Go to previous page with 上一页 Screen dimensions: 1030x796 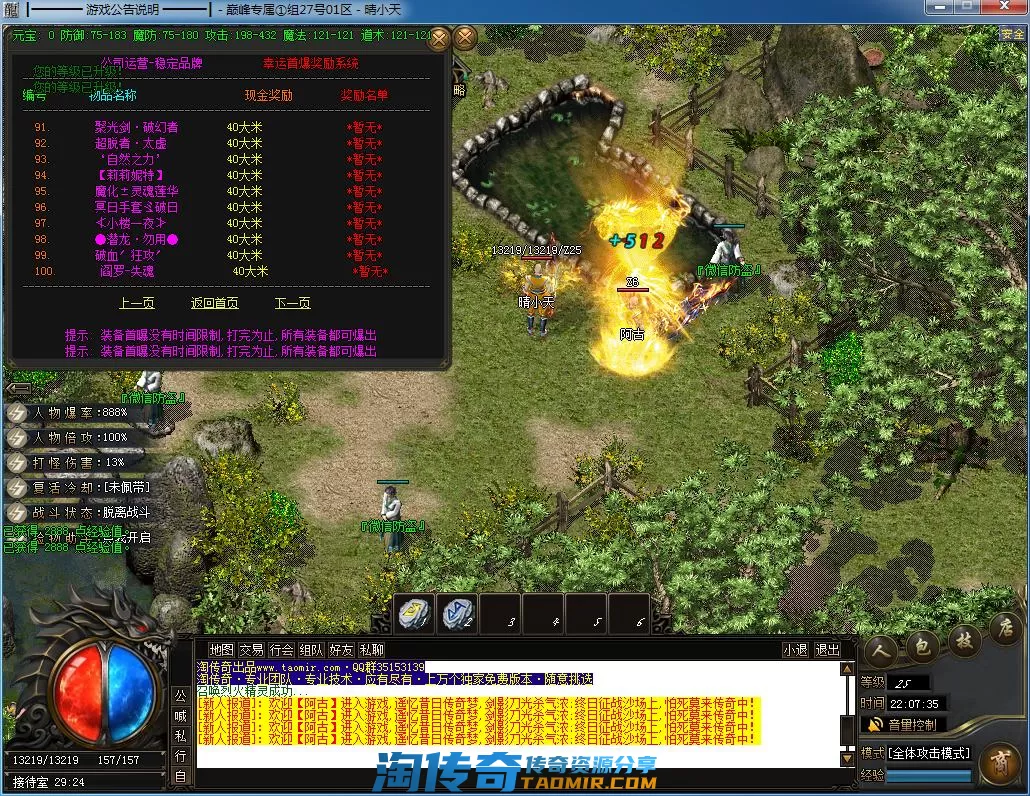tap(137, 303)
